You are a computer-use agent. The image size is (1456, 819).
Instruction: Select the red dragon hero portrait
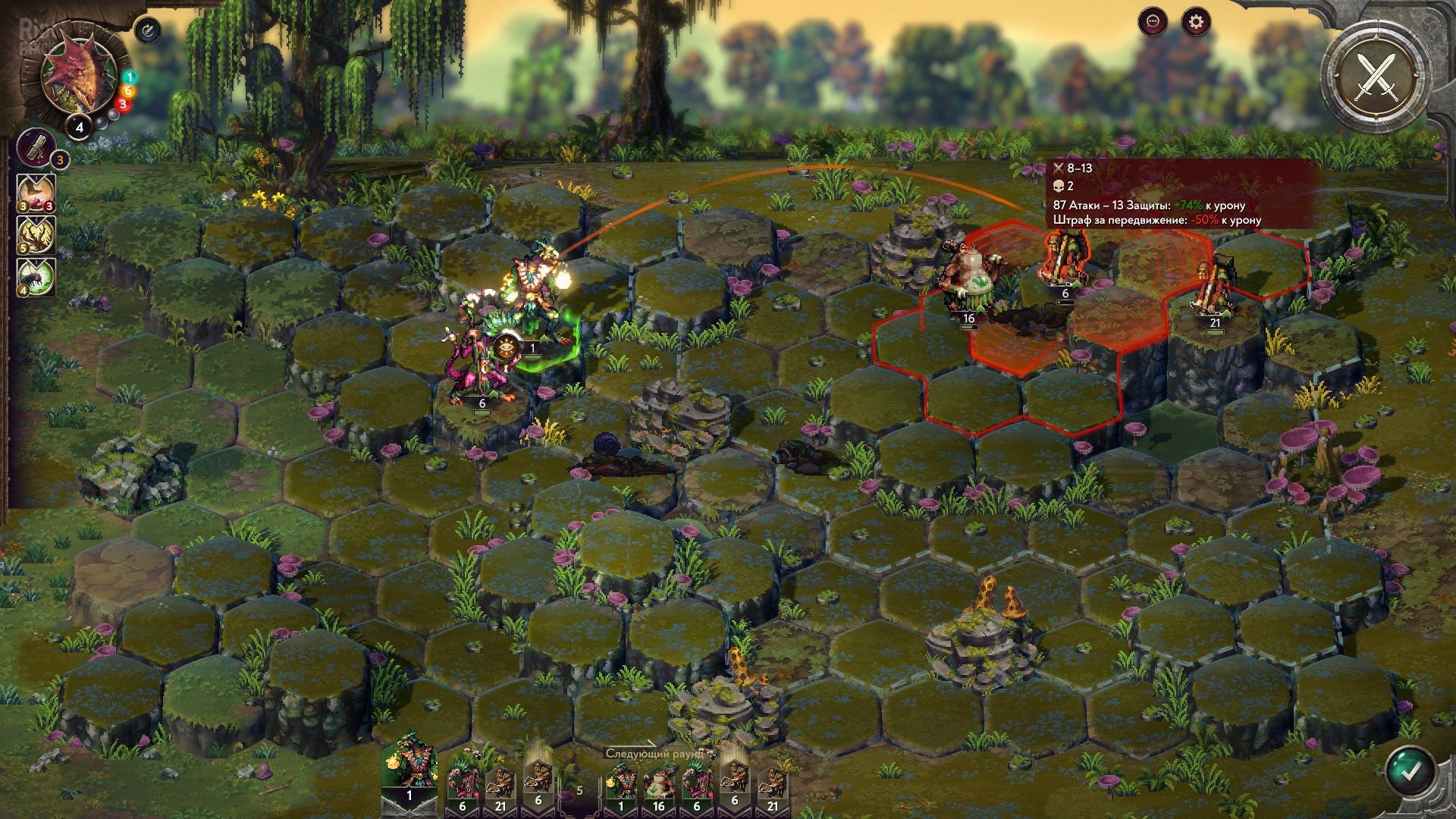(74, 77)
